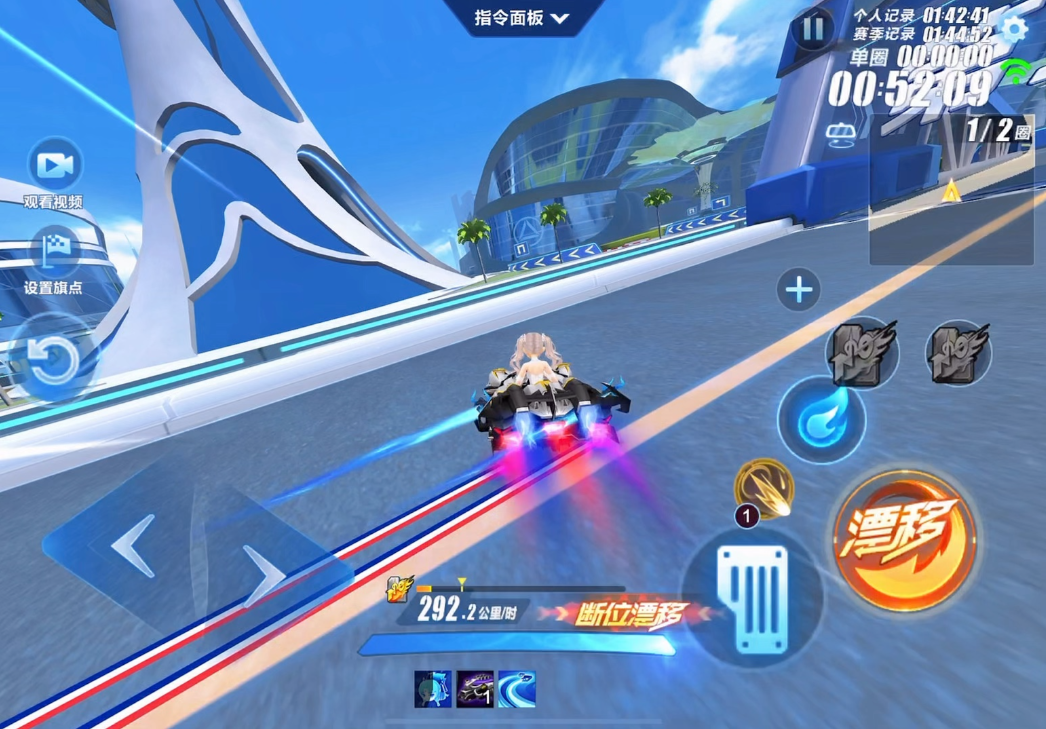The width and height of the screenshot is (1046, 729).
Task: Hit the orange 漂移 drift button
Action: tap(903, 535)
